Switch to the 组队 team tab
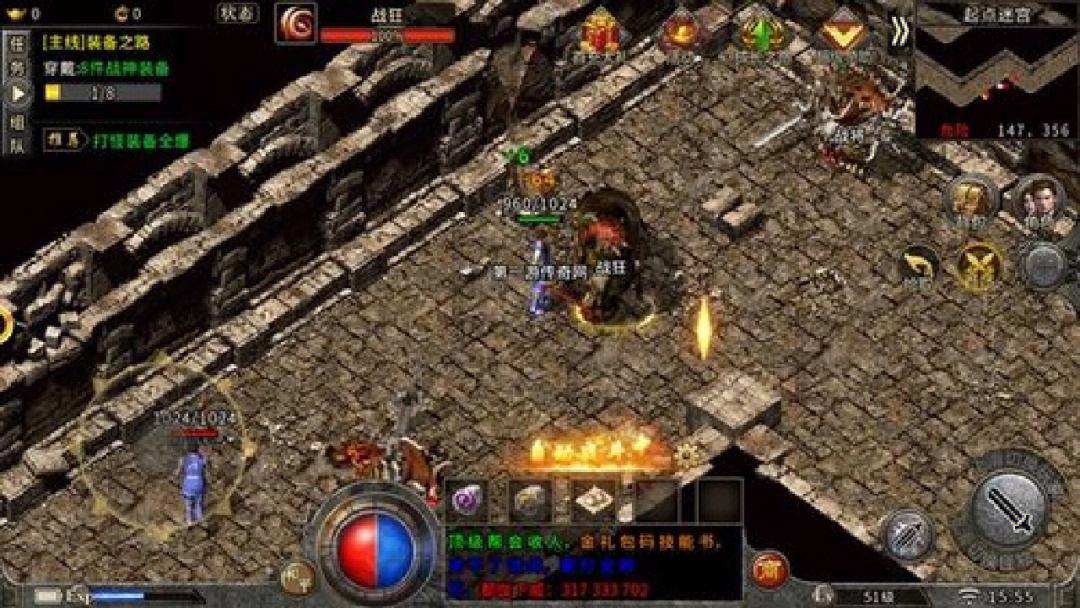This screenshot has height=608, width=1080. (15, 135)
